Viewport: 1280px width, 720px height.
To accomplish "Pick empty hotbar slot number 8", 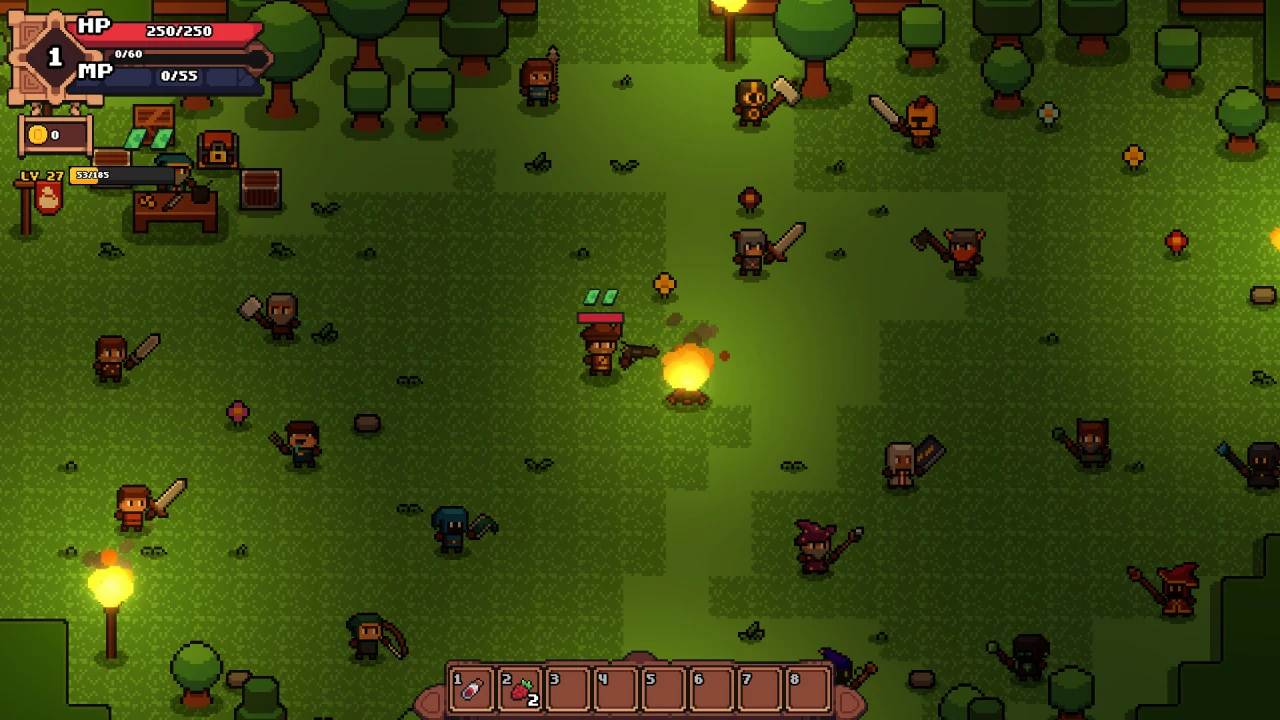I will tap(808, 689).
